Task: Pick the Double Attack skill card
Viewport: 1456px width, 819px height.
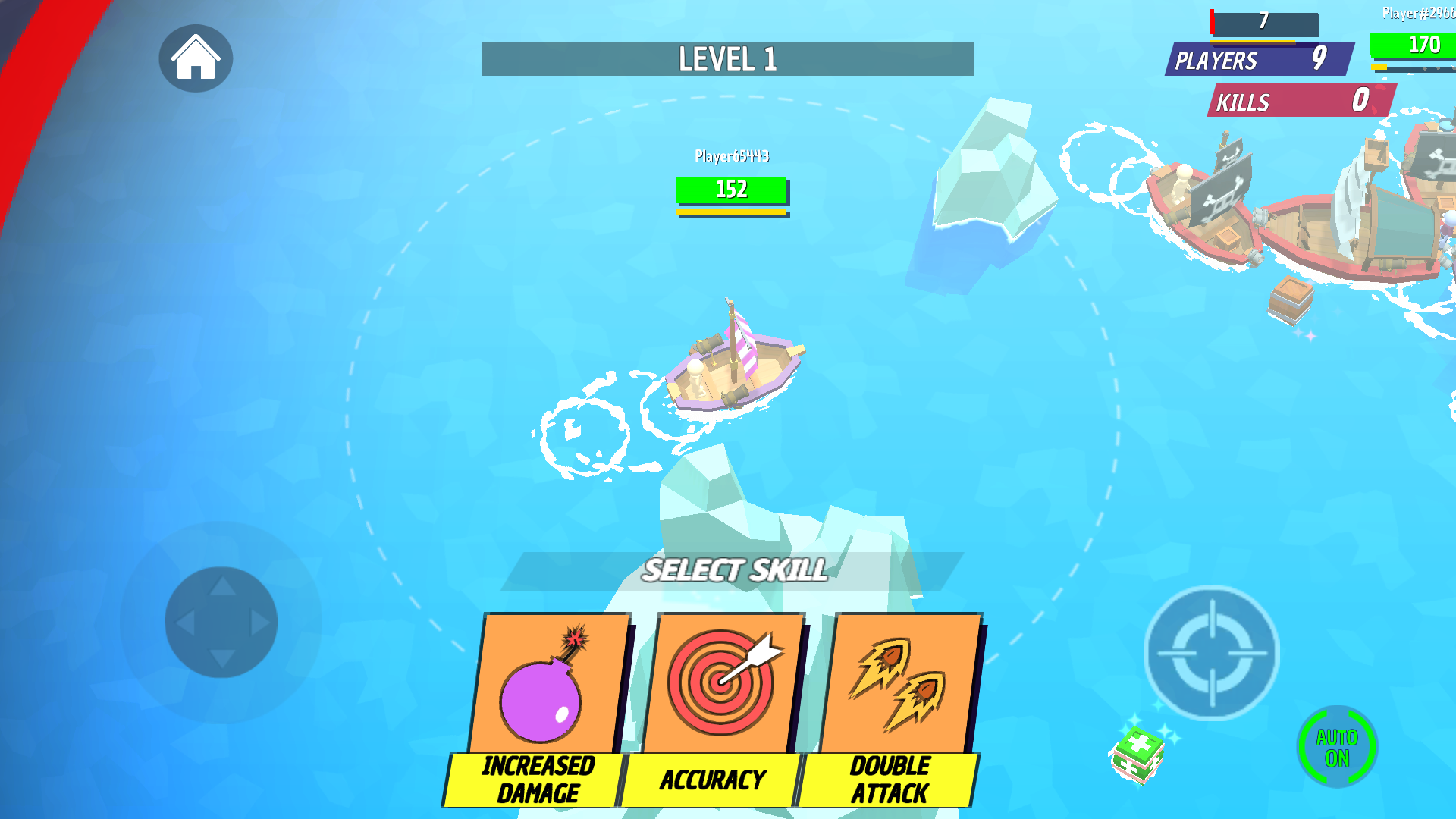Action: click(895, 709)
